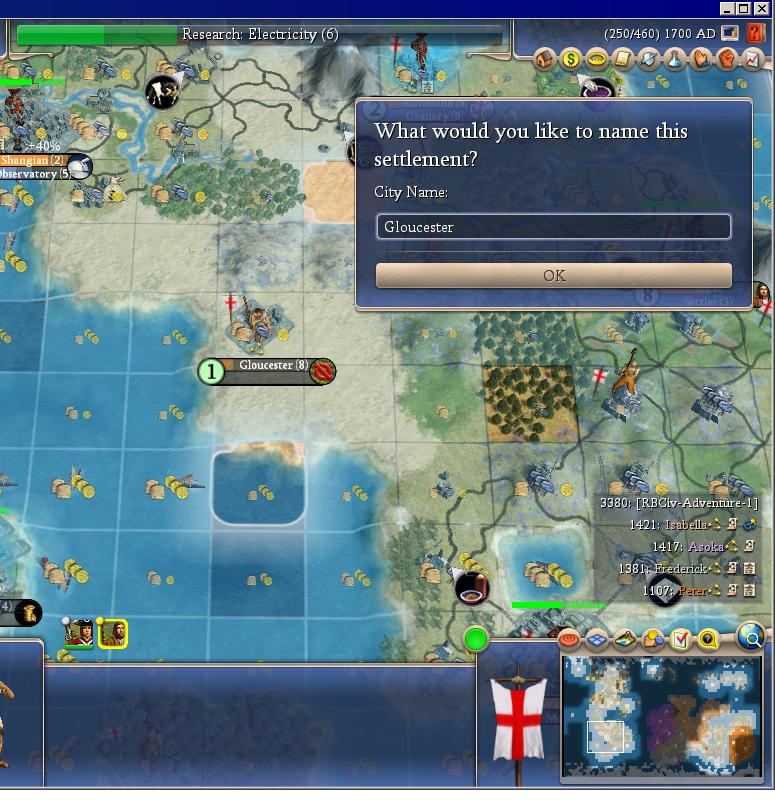Viewport: 775px width, 800px height.
Task: Click the minimap world overview
Action: [662, 716]
